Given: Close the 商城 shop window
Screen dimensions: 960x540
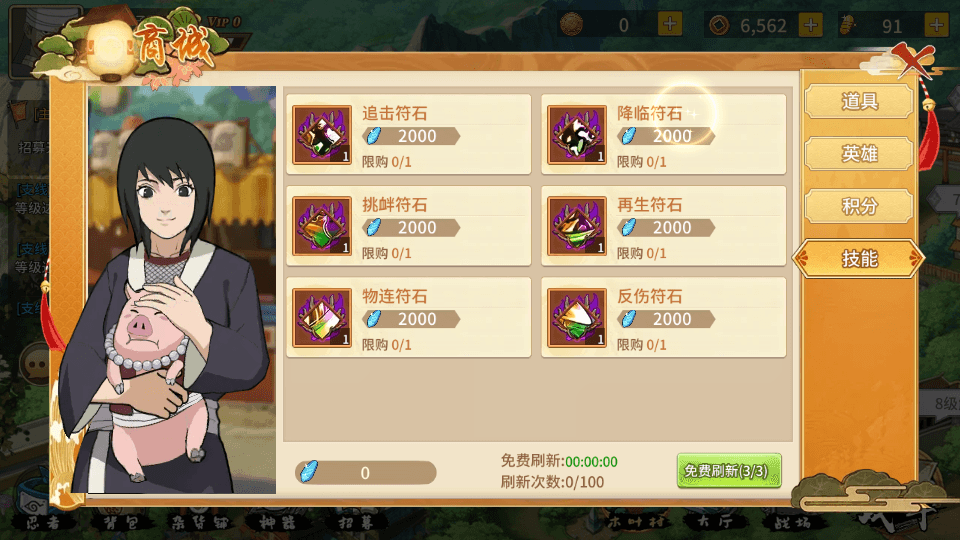Looking at the screenshot, I should pyautogui.click(x=912, y=60).
